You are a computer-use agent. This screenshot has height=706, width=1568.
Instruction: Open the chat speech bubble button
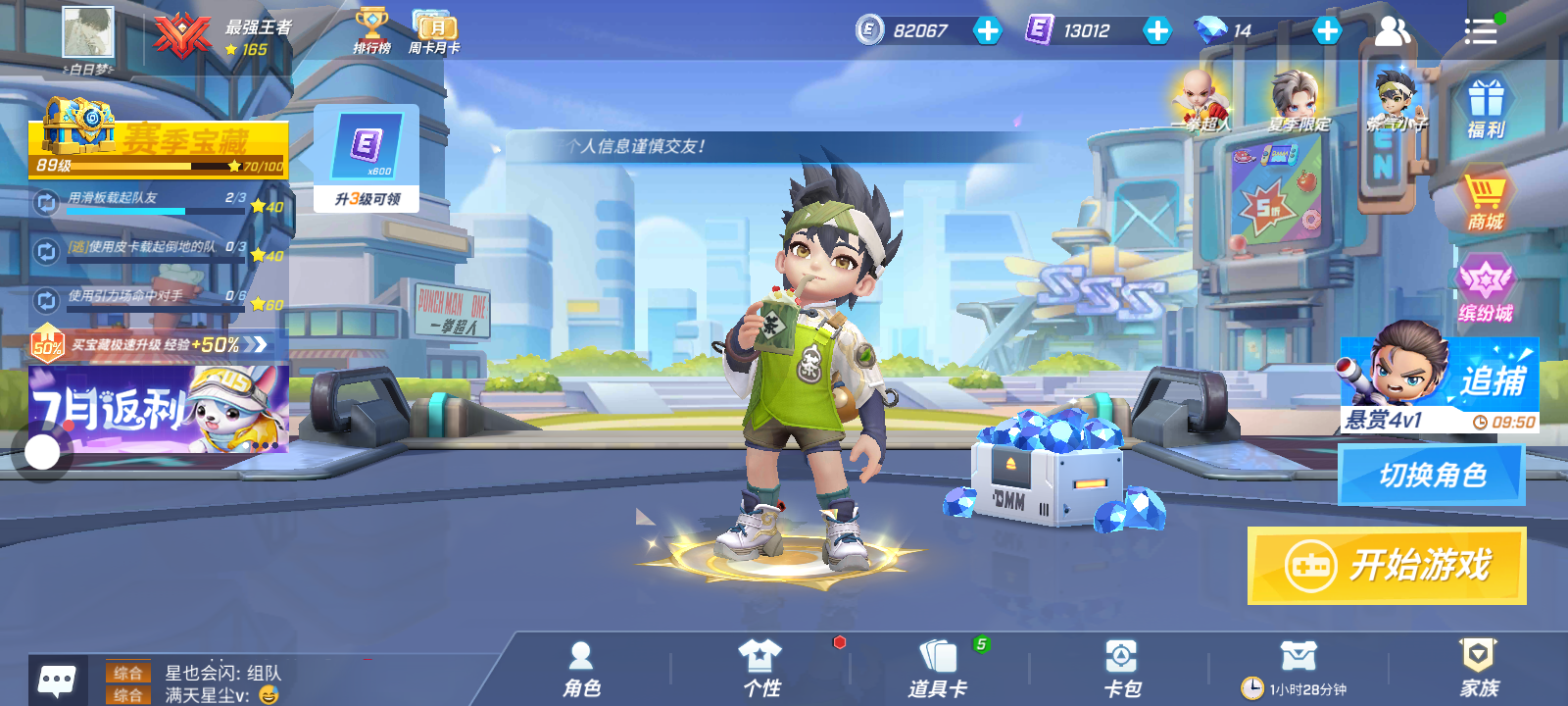[57, 680]
